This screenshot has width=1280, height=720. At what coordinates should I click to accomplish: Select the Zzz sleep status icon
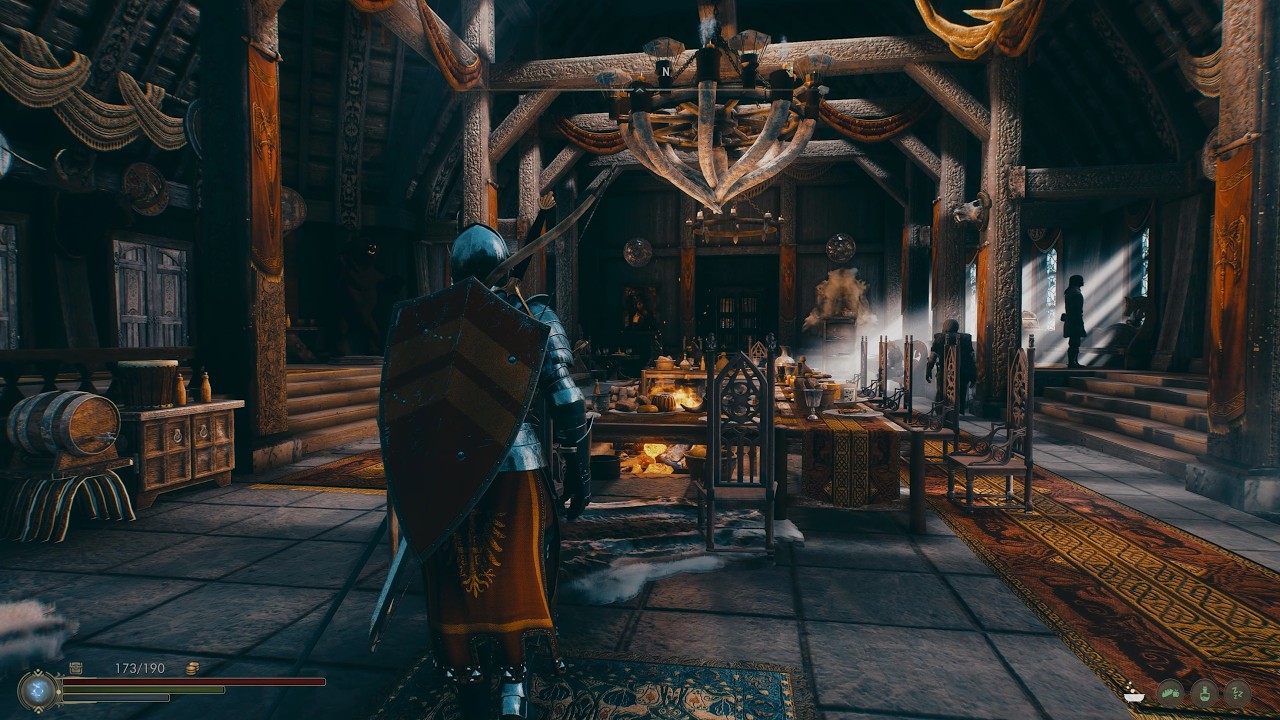pyautogui.click(x=1238, y=693)
